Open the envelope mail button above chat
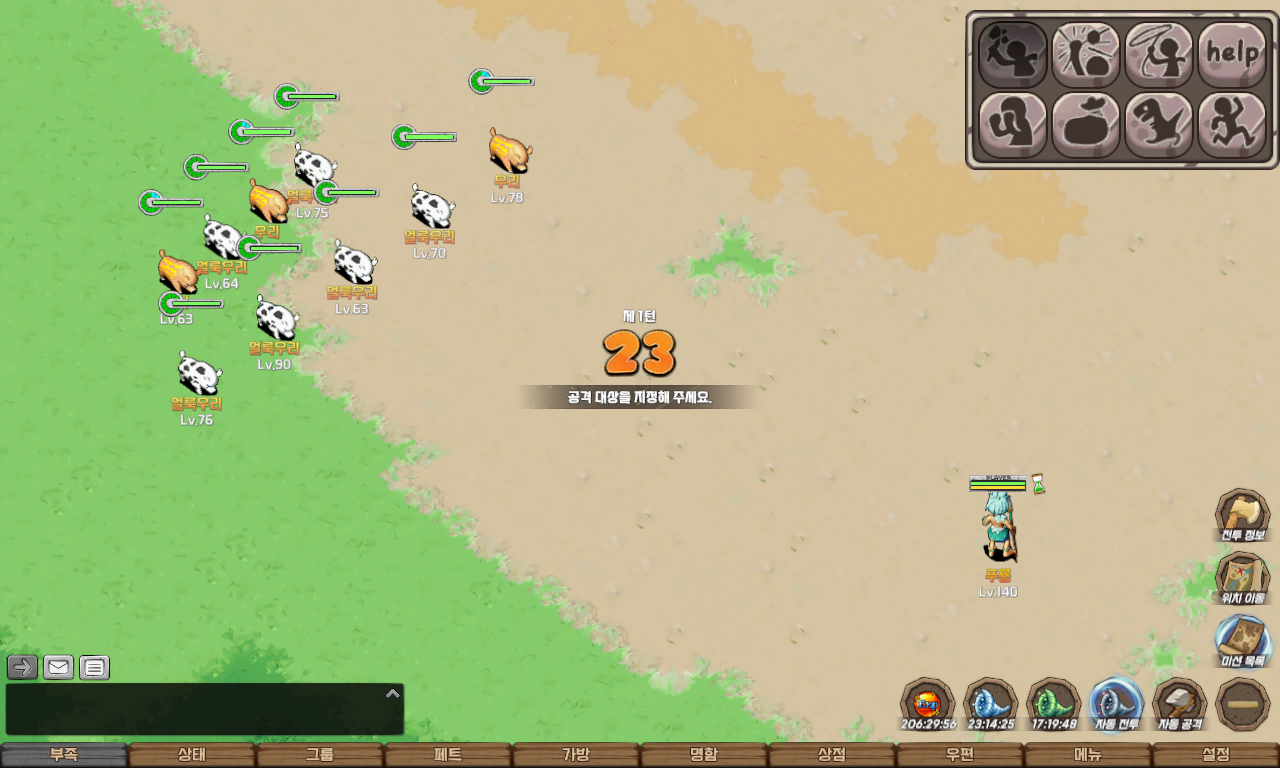This screenshot has height=768, width=1280. 59,667
